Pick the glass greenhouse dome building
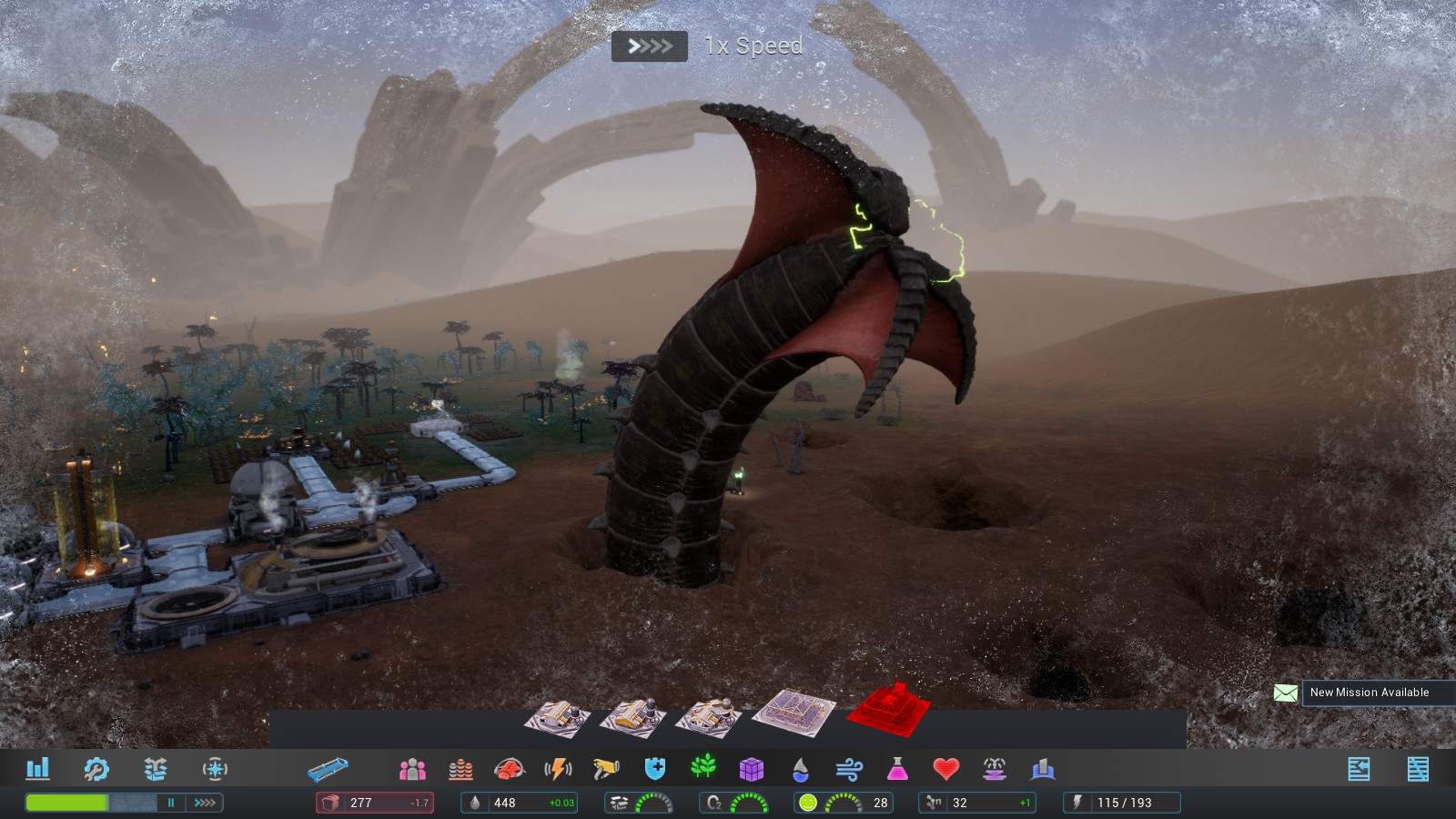This screenshot has width=1456, height=819. pos(794,711)
